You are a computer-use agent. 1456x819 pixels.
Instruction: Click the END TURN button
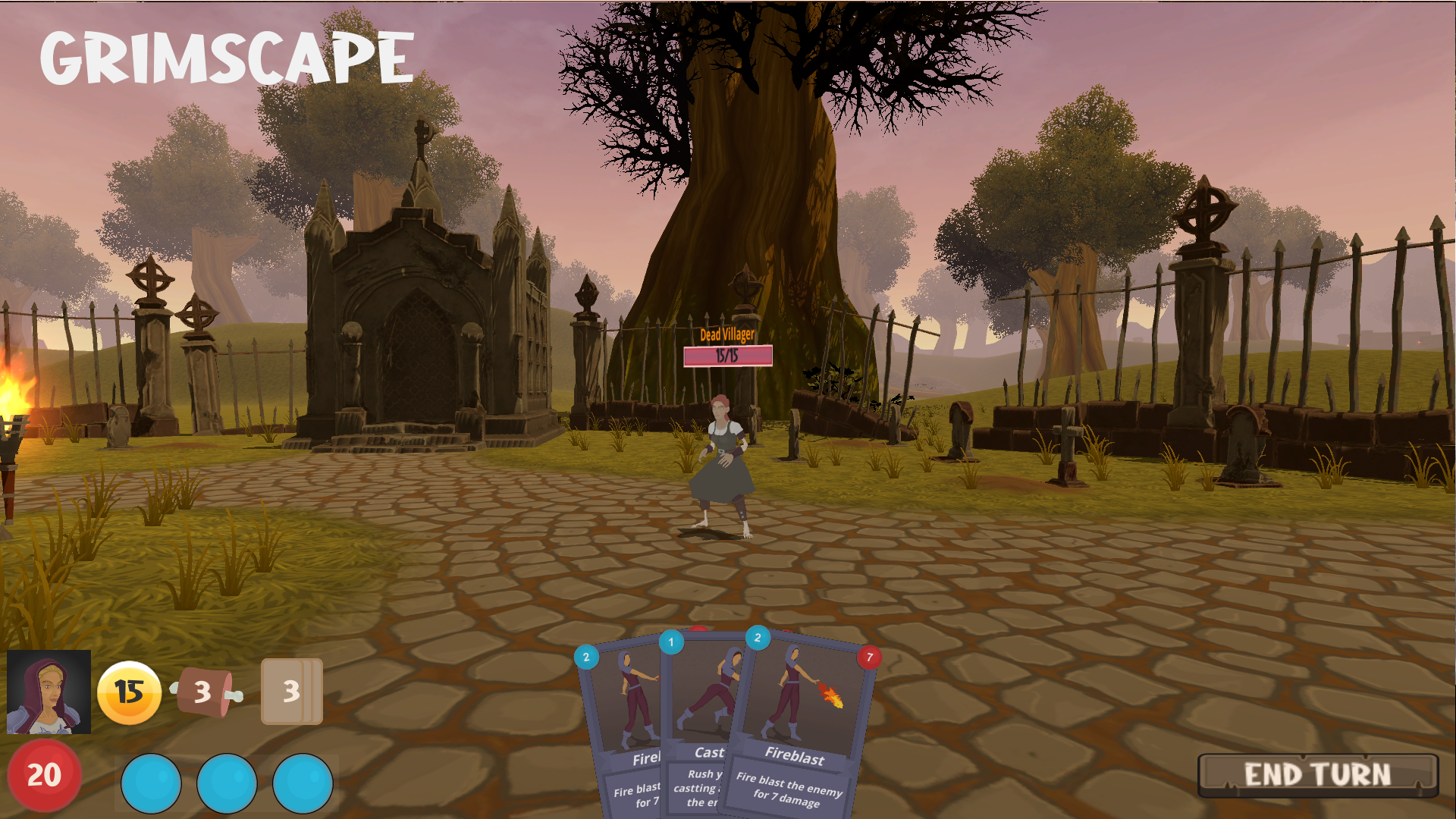click(x=1316, y=774)
